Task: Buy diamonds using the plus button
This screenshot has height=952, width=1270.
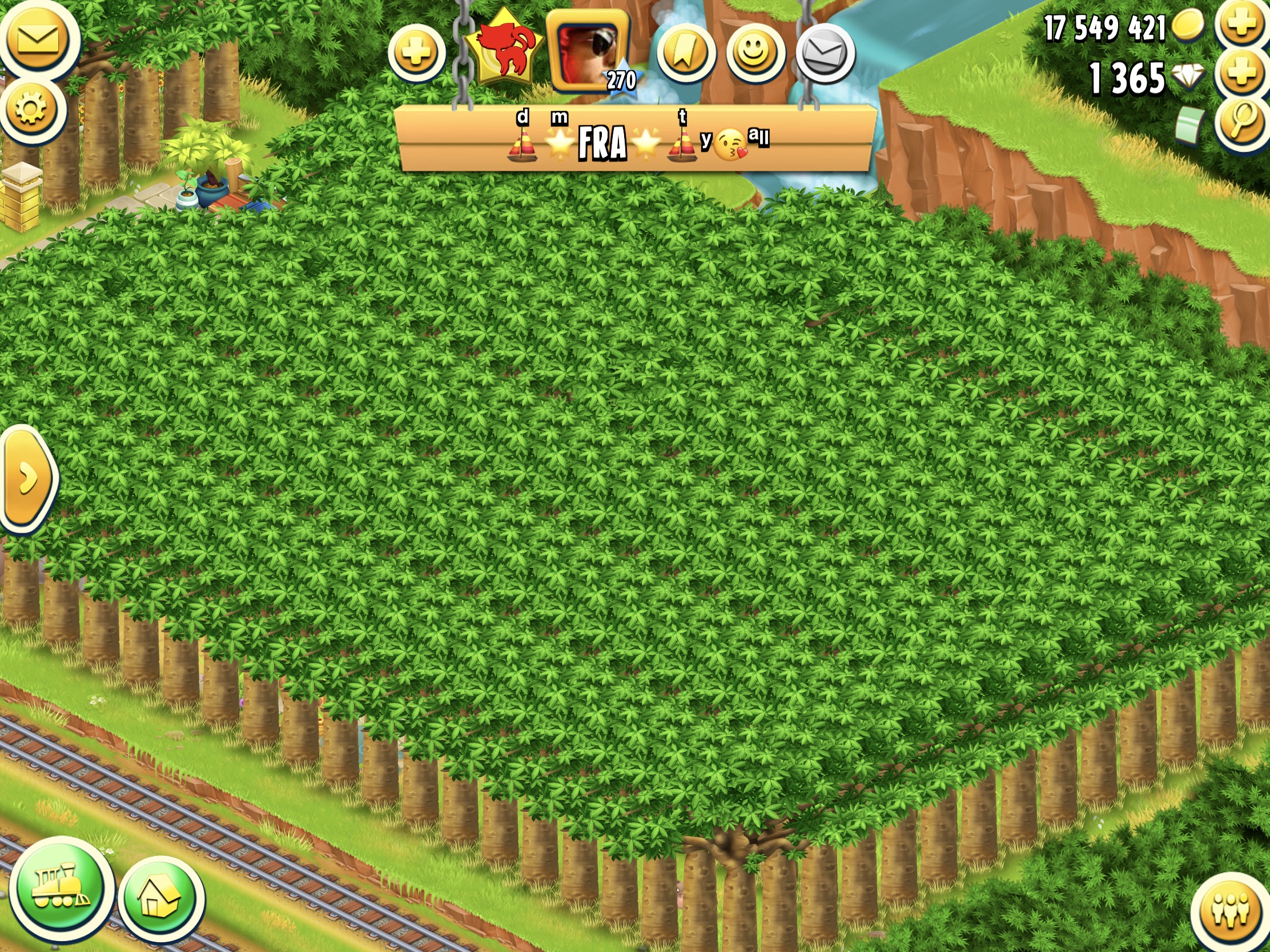Action: 1242,75
